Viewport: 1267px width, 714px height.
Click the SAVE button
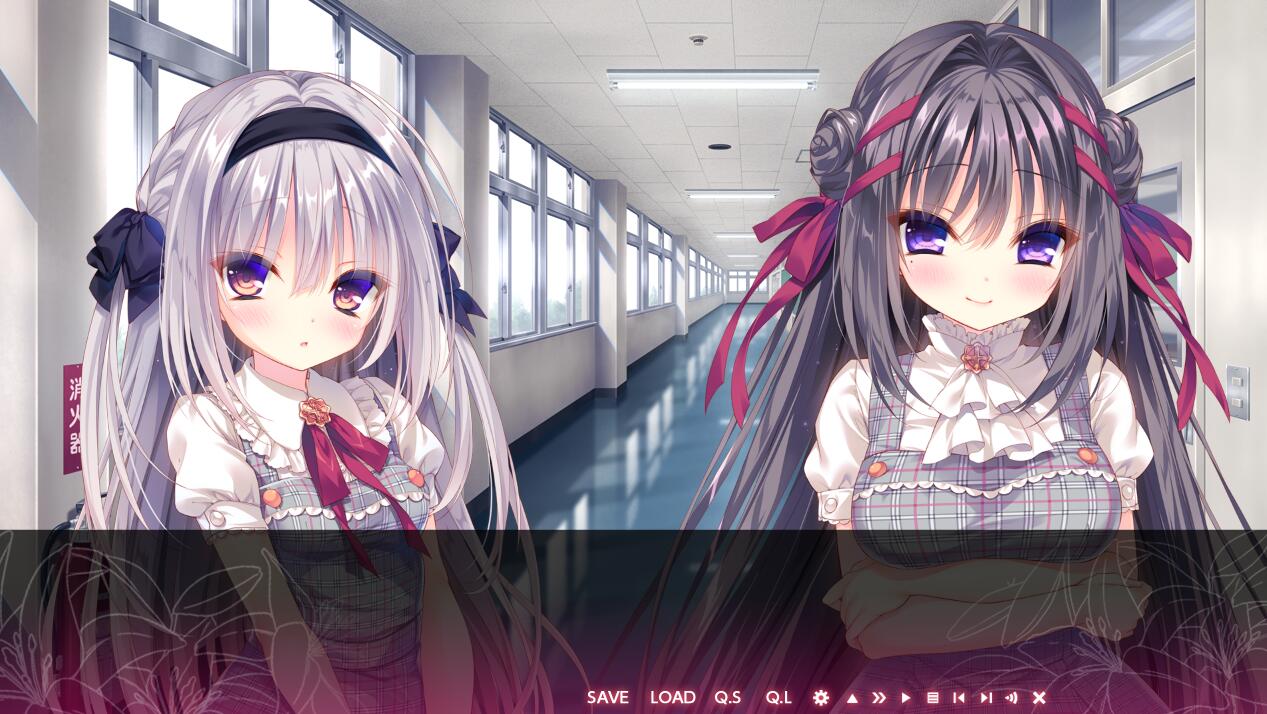click(x=608, y=697)
